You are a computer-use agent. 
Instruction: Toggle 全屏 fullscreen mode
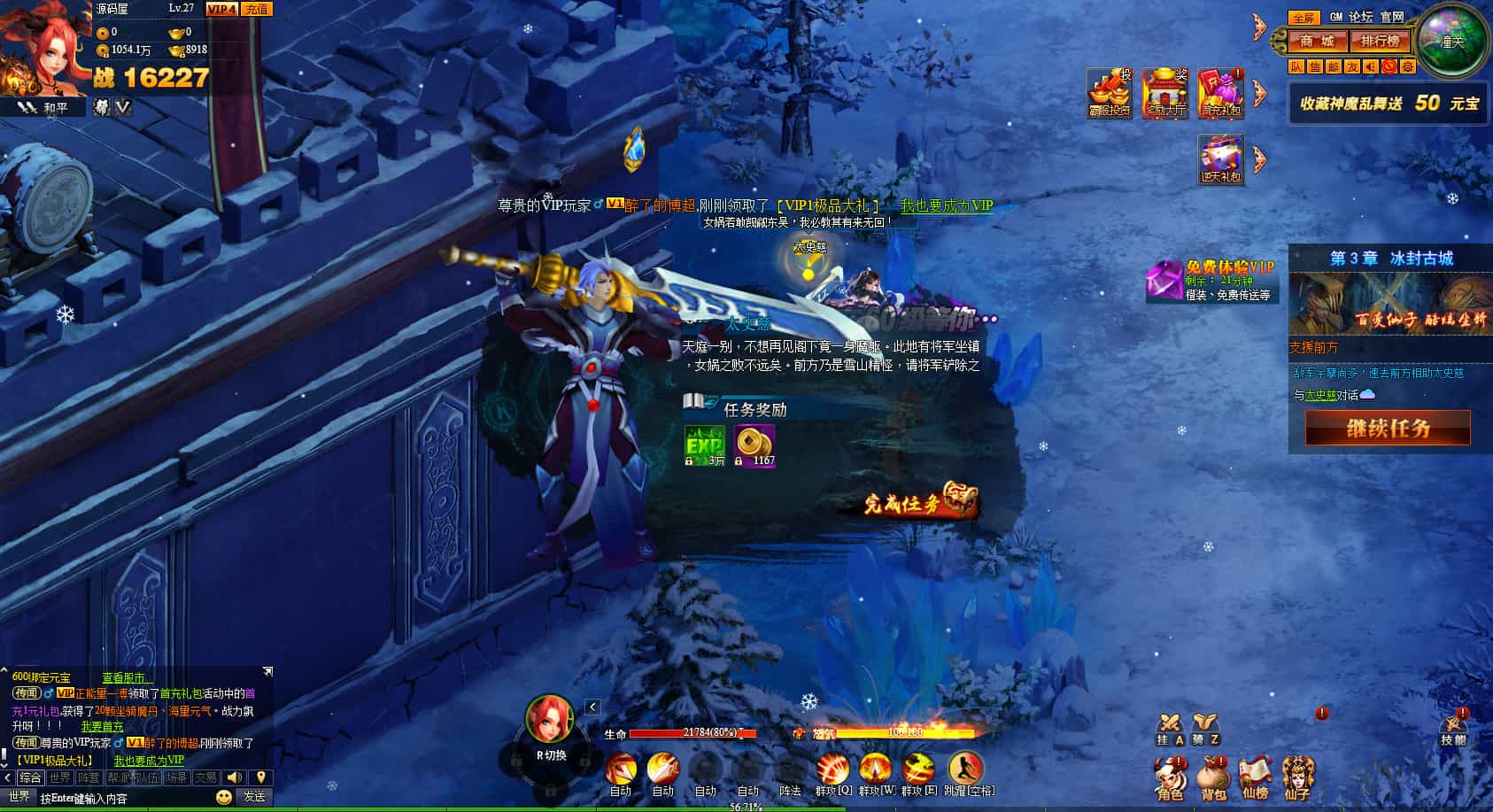pos(1303,18)
